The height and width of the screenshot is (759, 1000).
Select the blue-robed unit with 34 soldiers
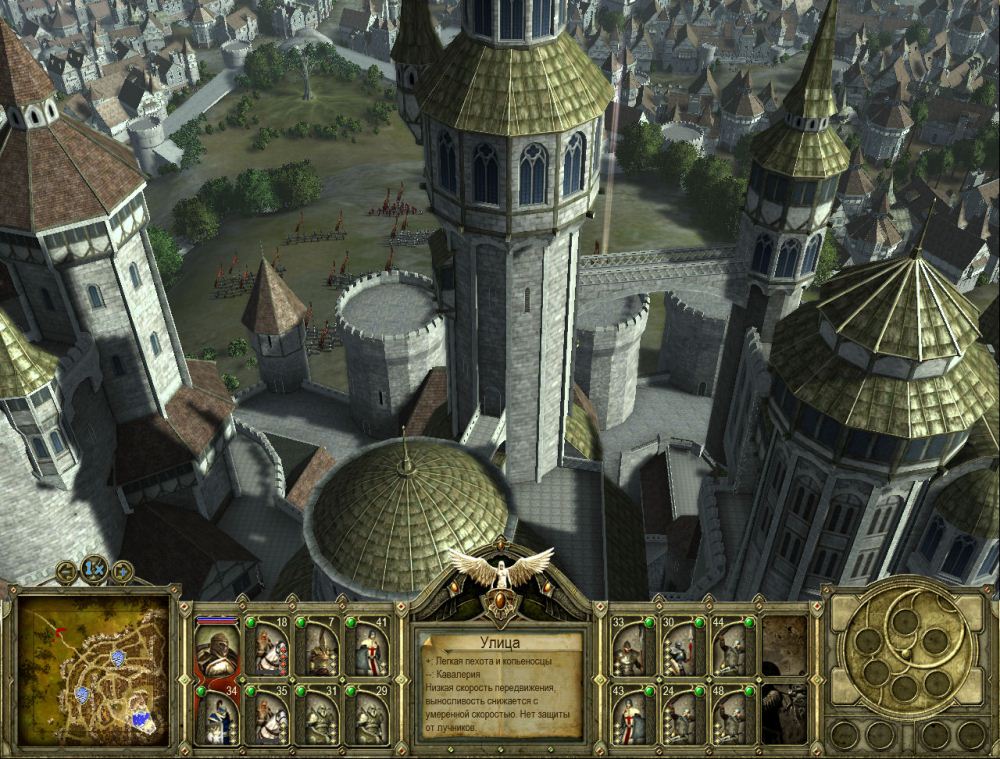click(x=215, y=714)
